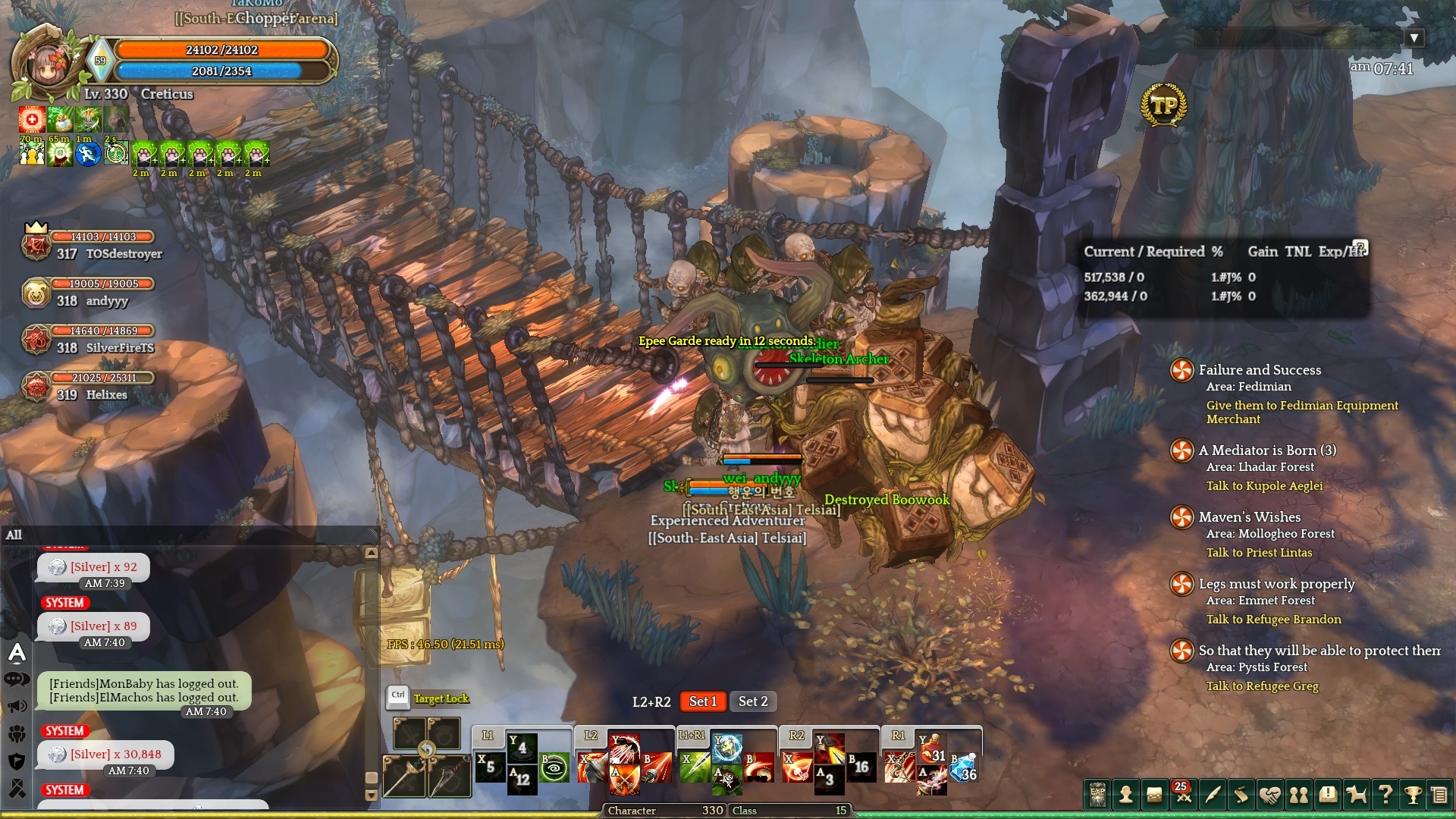Use the blue crystal item slot
This screenshot has height=819, width=1456.
click(965, 768)
